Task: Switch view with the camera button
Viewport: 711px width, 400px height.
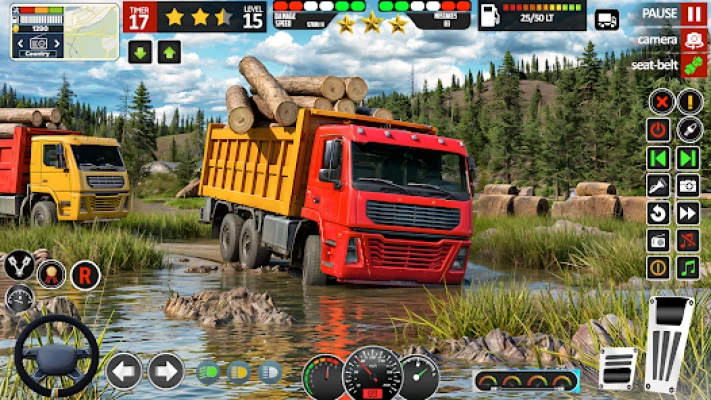Action: [x=694, y=40]
